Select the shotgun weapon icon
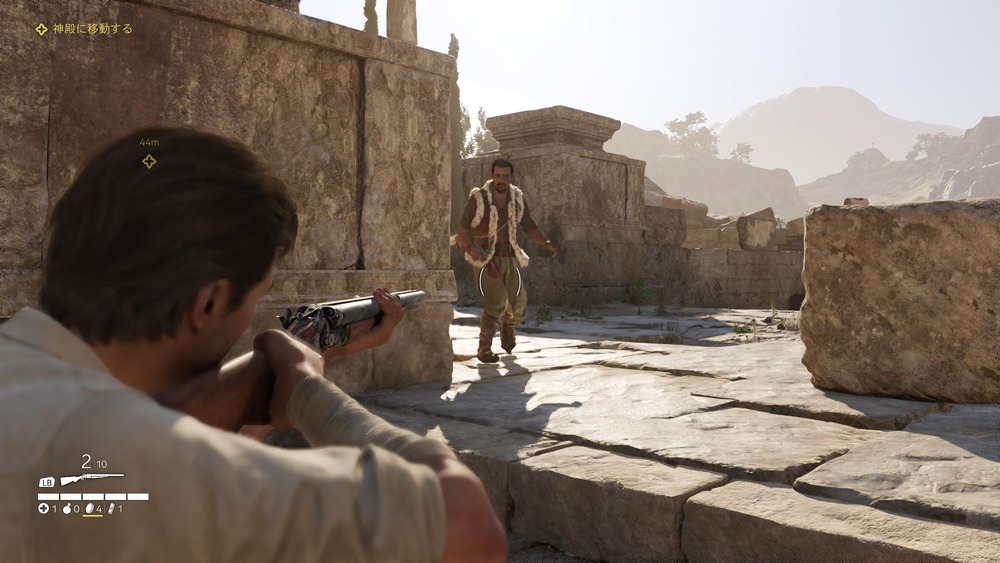The height and width of the screenshot is (563, 1000). (x=91, y=480)
